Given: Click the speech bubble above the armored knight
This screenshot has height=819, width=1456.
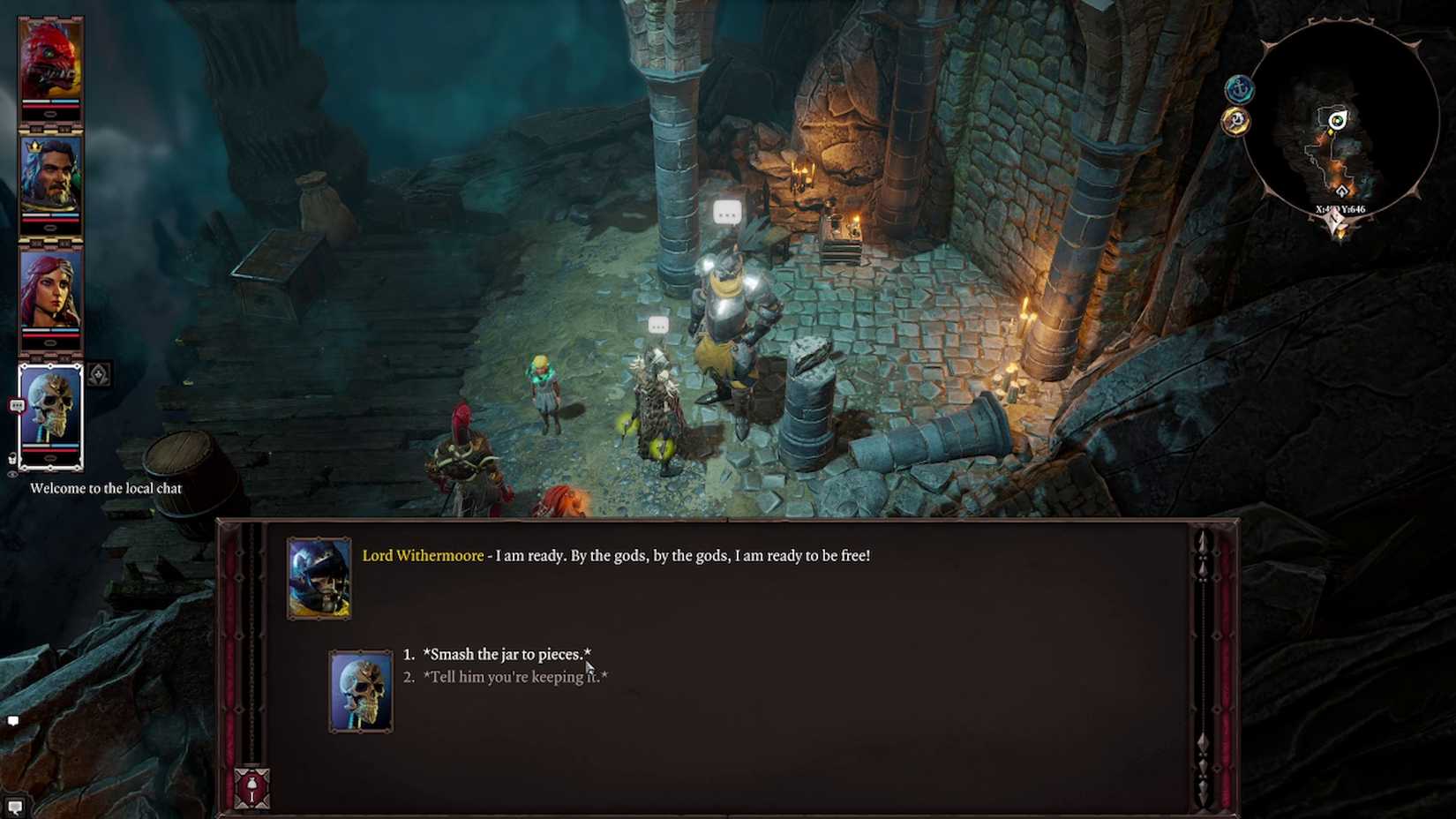Looking at the screenshot, I should point(726,212).
